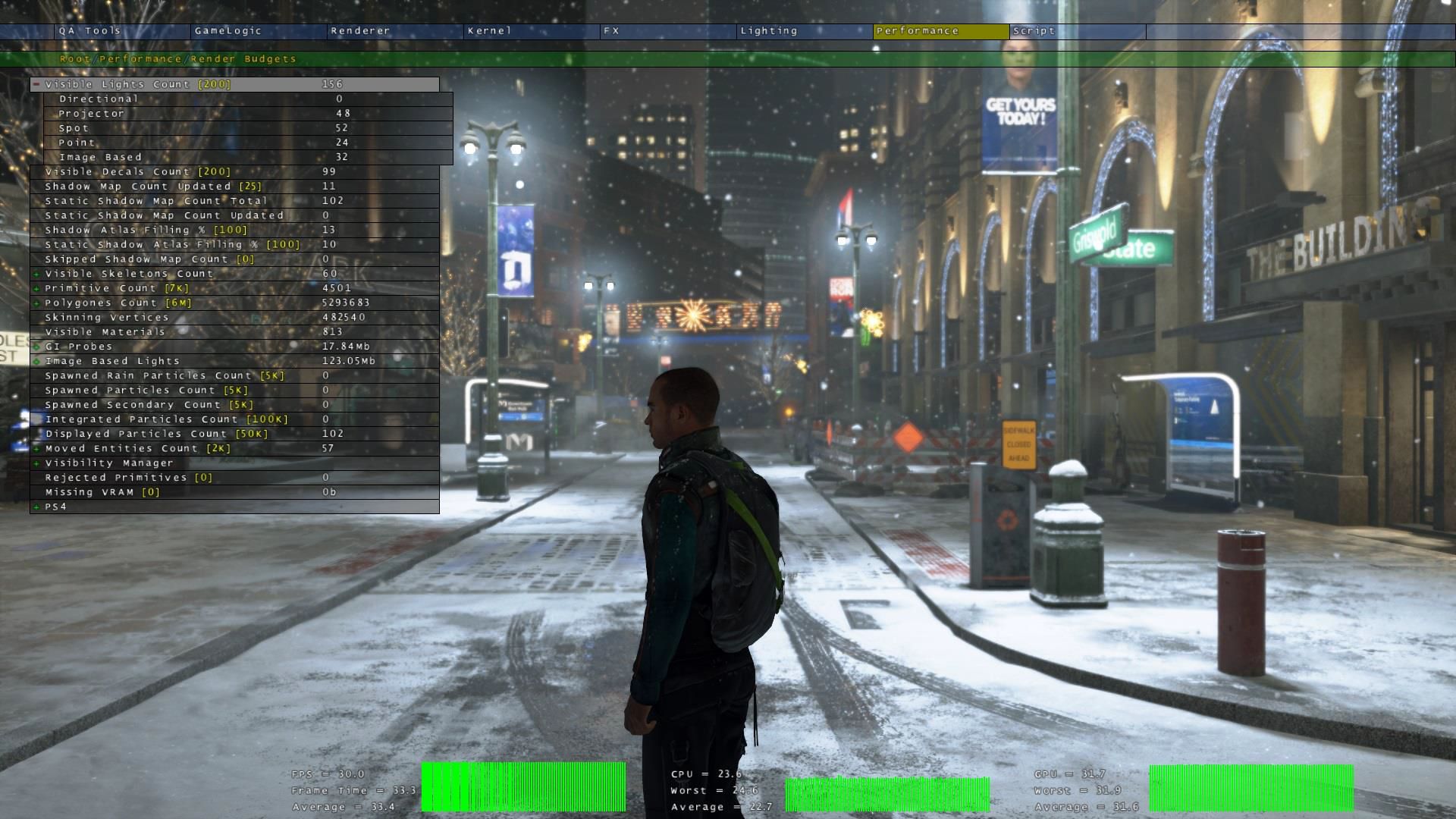Collapse the Visible Lights Count row
The width and height of the screenshot is (1456, 819).
click(x=36, y=84)
